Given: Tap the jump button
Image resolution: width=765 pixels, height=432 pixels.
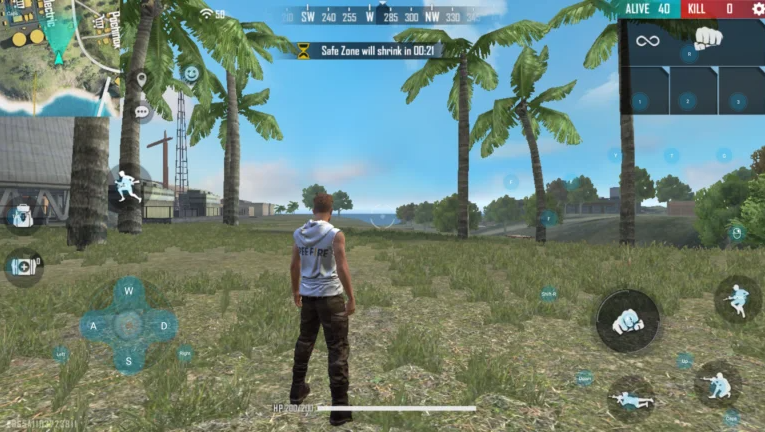Looking at the screenshot, I should point(737,298).
